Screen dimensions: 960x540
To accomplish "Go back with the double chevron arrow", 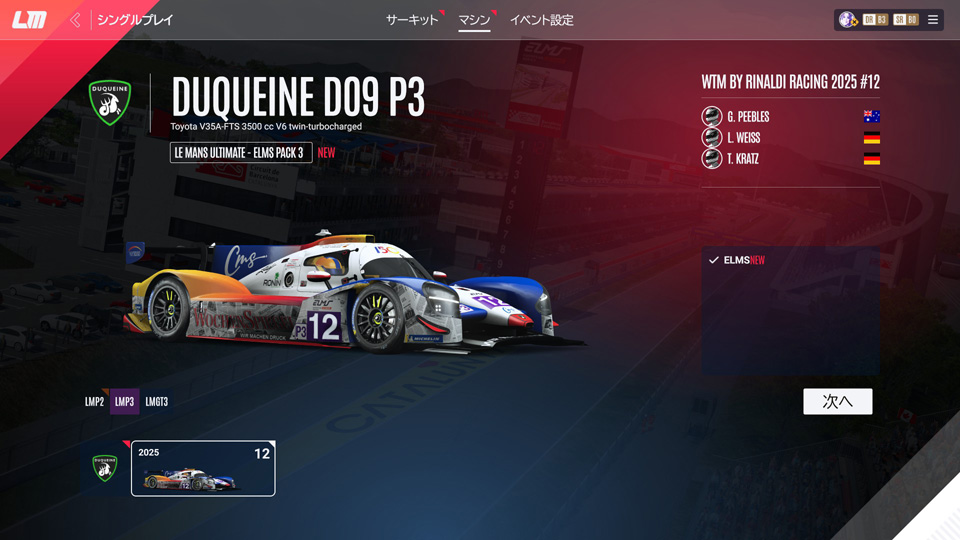I will tap(75, 20).
